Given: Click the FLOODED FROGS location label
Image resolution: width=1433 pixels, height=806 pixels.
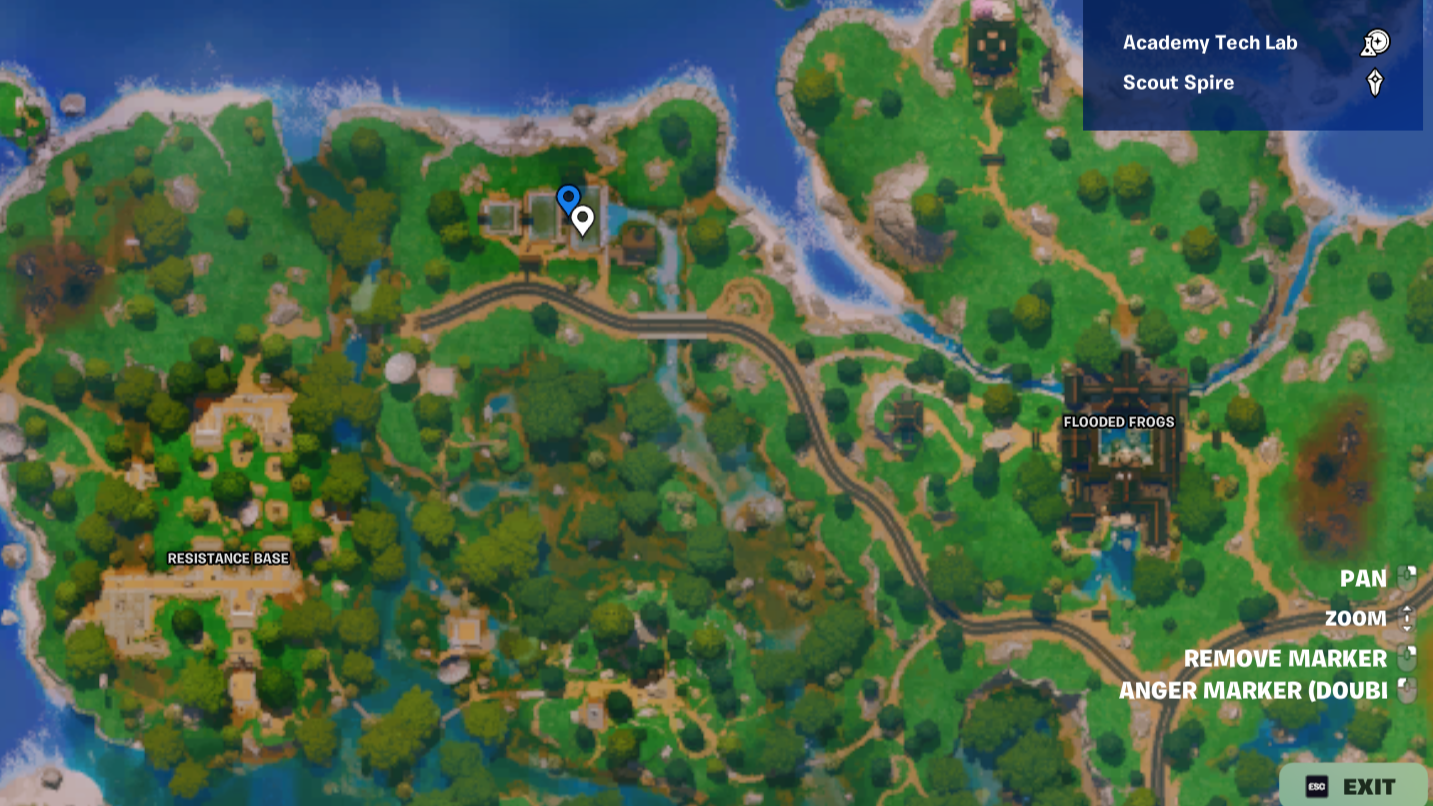Looking at the screenshot, I should [1119, 422].
